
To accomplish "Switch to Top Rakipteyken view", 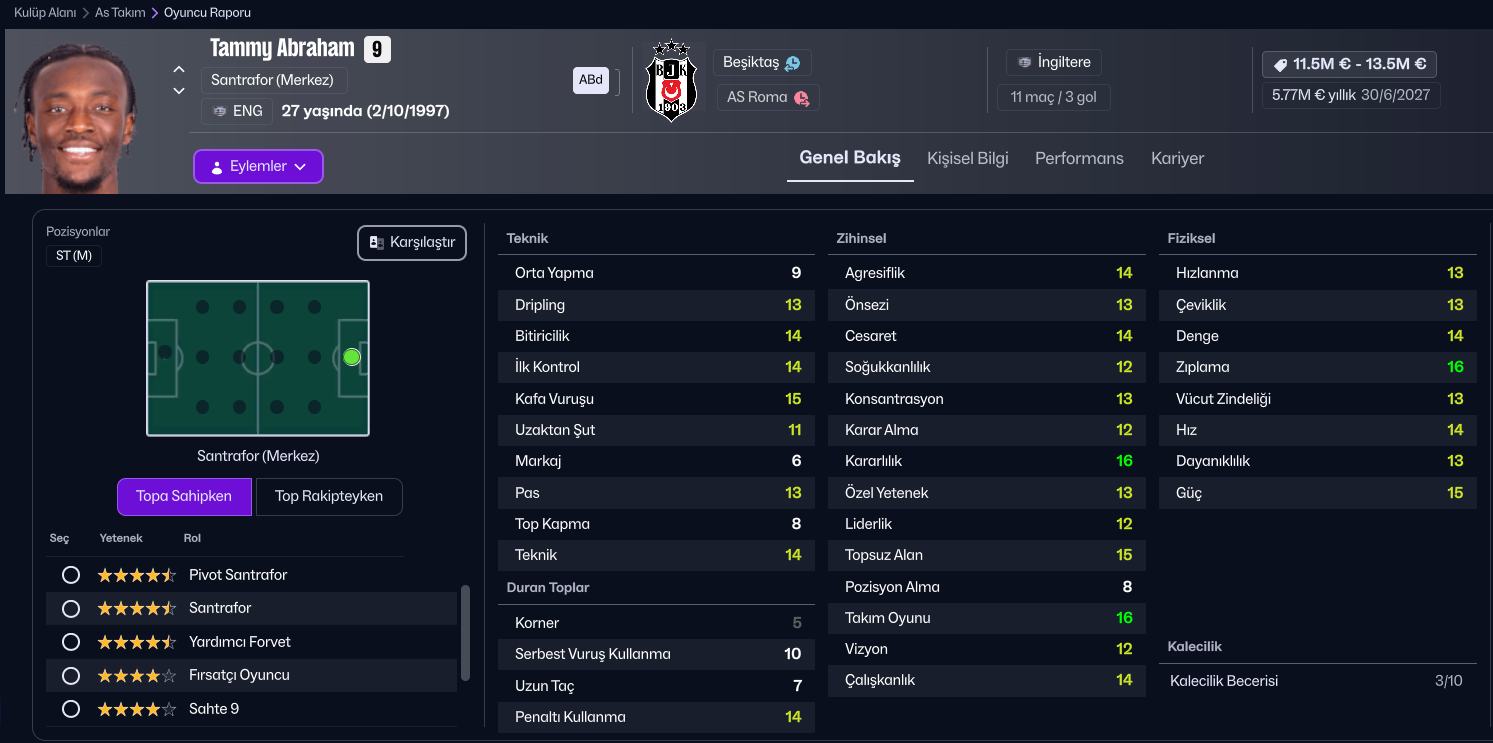I will point(329,496).
